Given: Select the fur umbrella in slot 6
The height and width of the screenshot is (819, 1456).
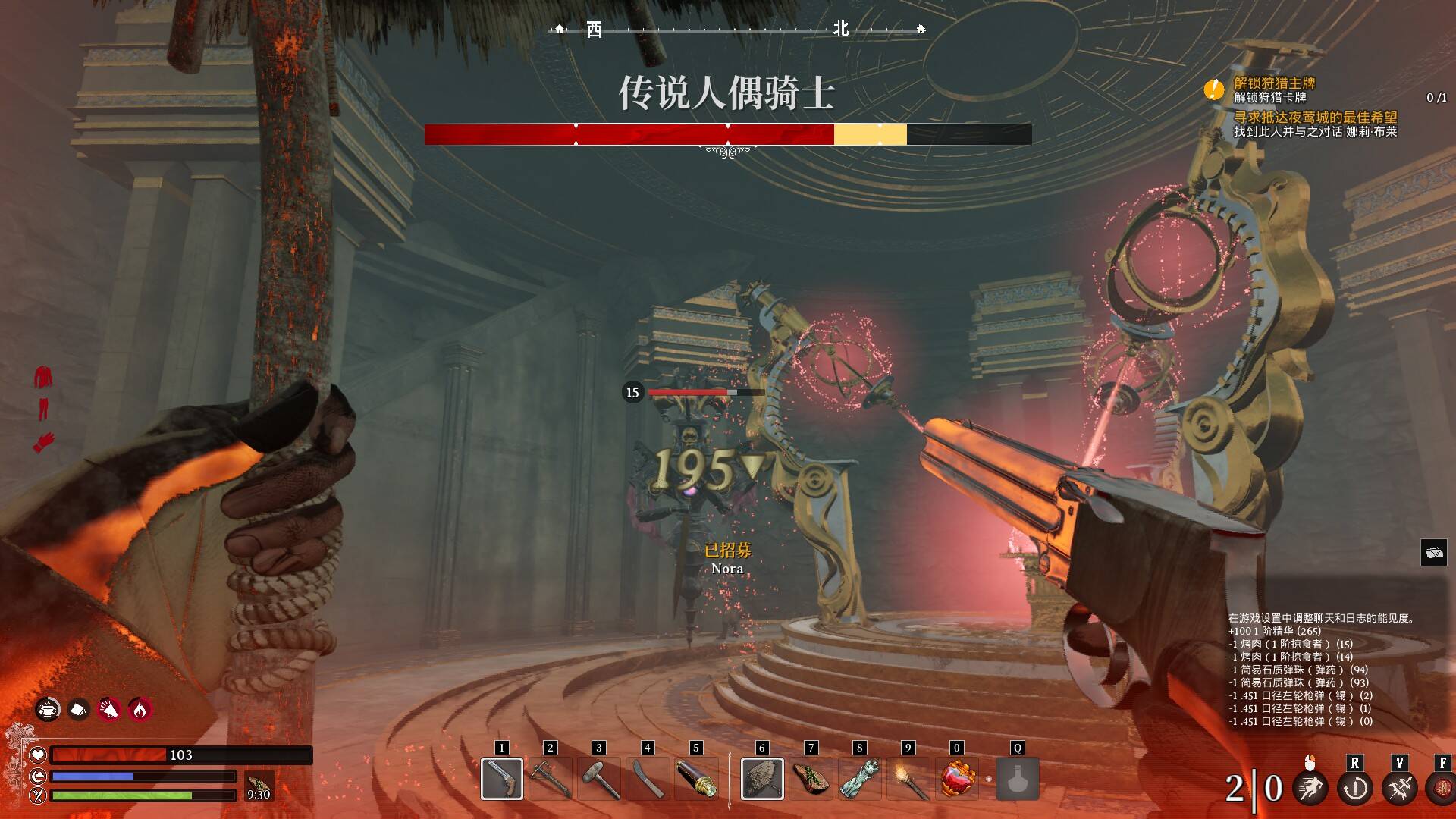Looking at the screenshot, I should 762,778.
